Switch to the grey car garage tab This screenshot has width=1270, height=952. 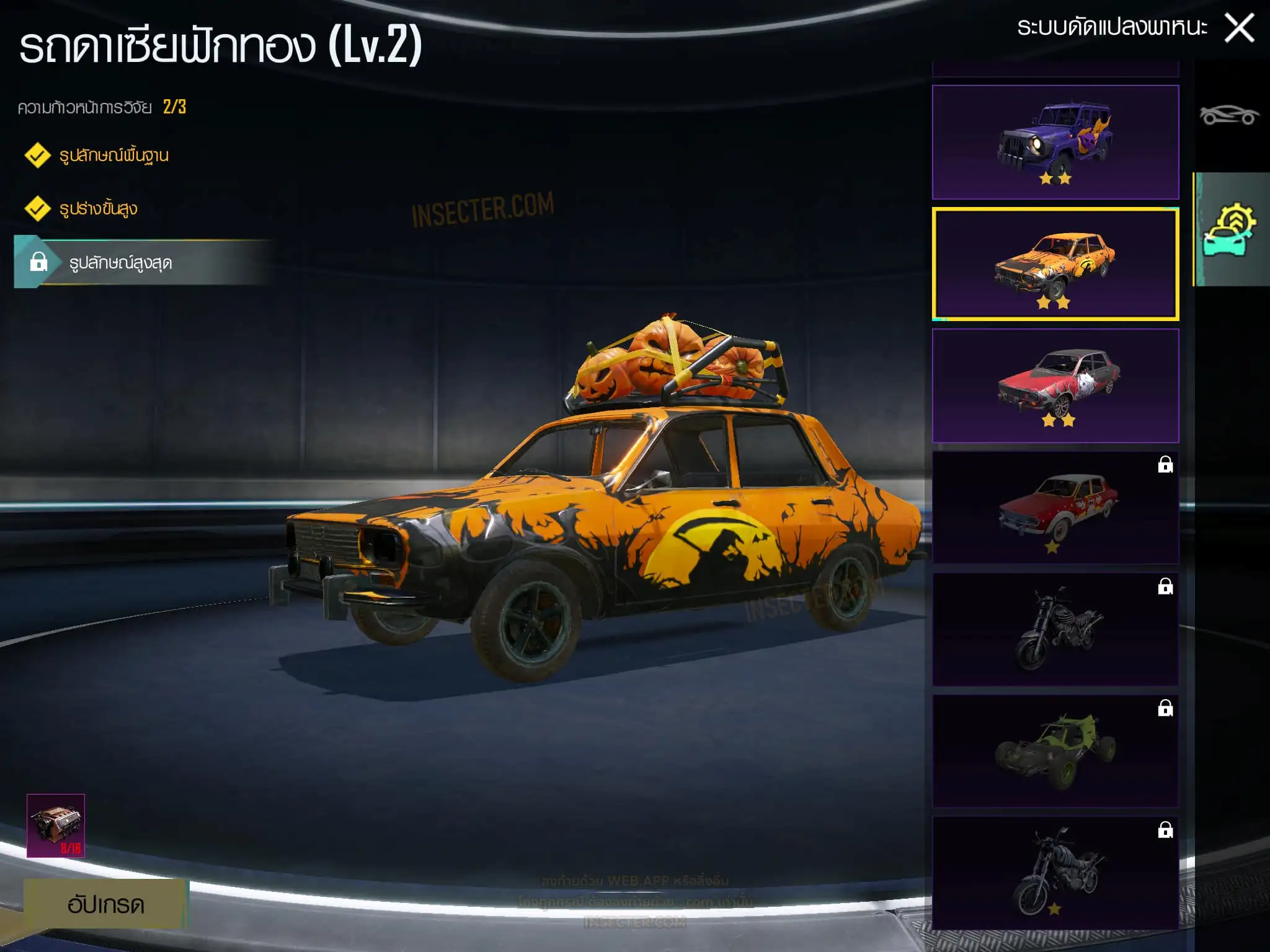1229,115
